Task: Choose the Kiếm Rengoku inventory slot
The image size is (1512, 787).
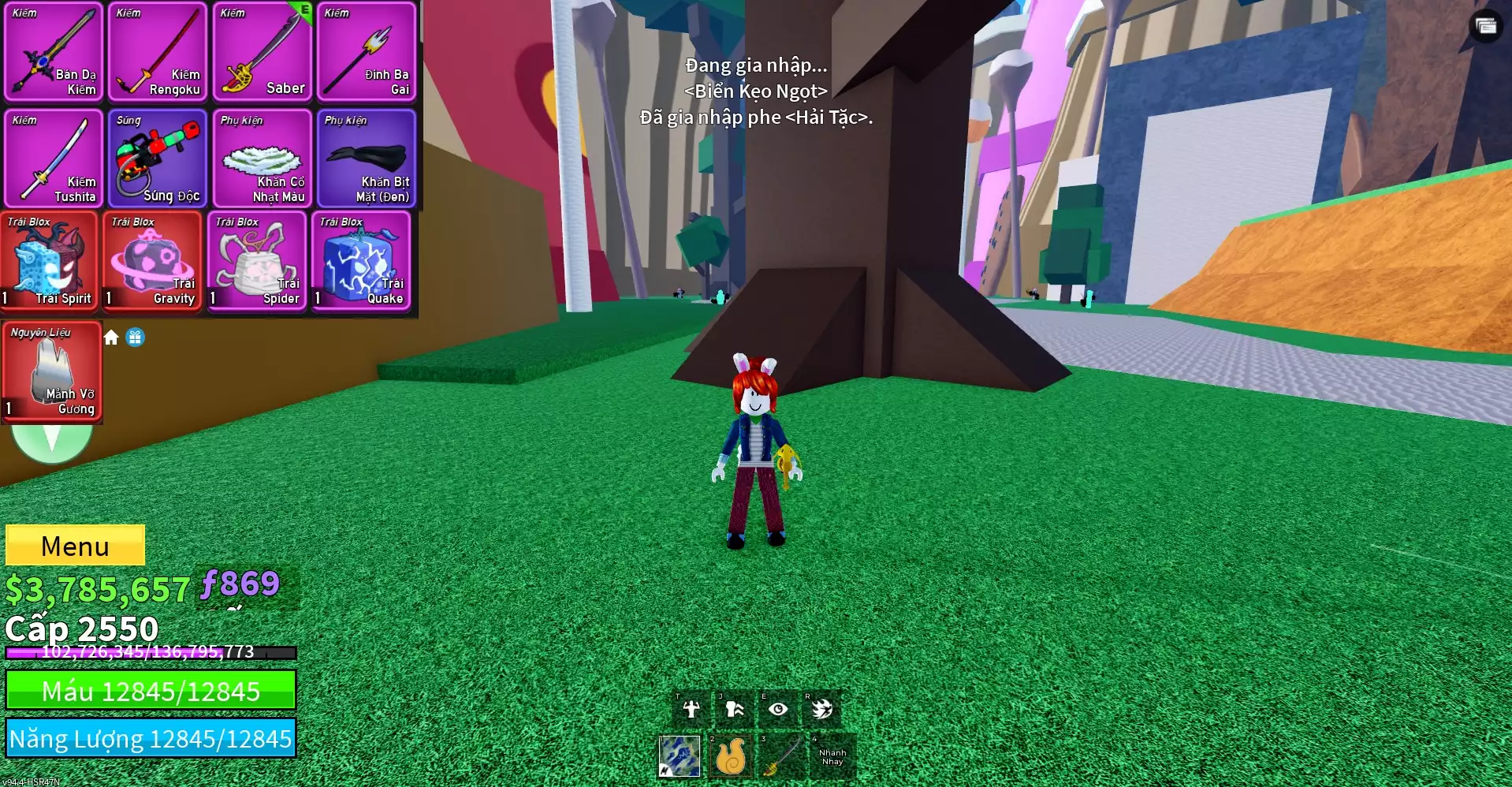Action: (x=158, y=52)
